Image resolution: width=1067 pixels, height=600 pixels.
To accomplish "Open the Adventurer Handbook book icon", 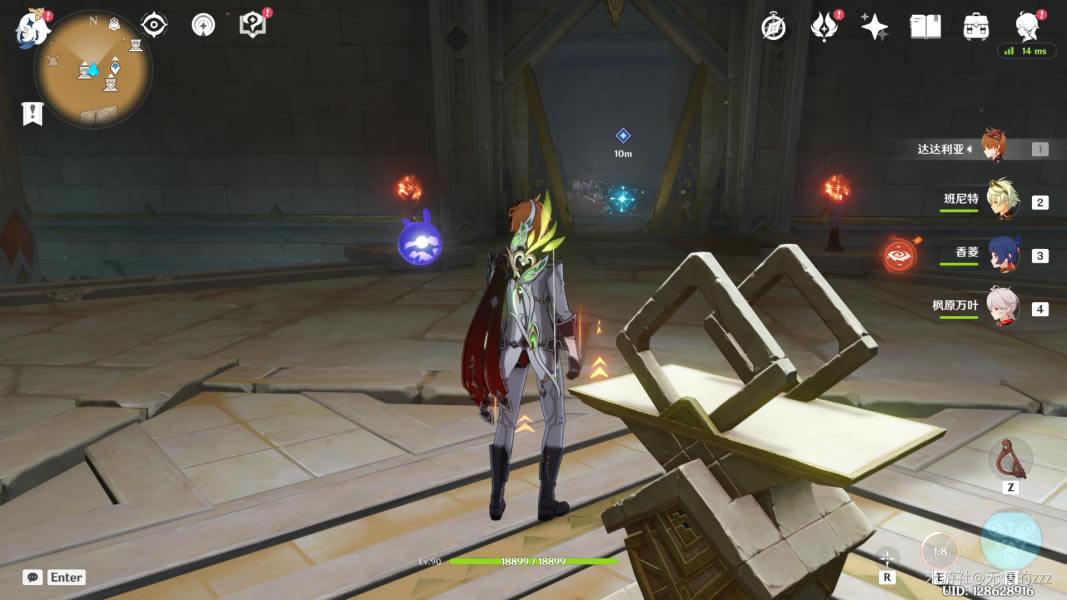I will (x=925, y=27).
